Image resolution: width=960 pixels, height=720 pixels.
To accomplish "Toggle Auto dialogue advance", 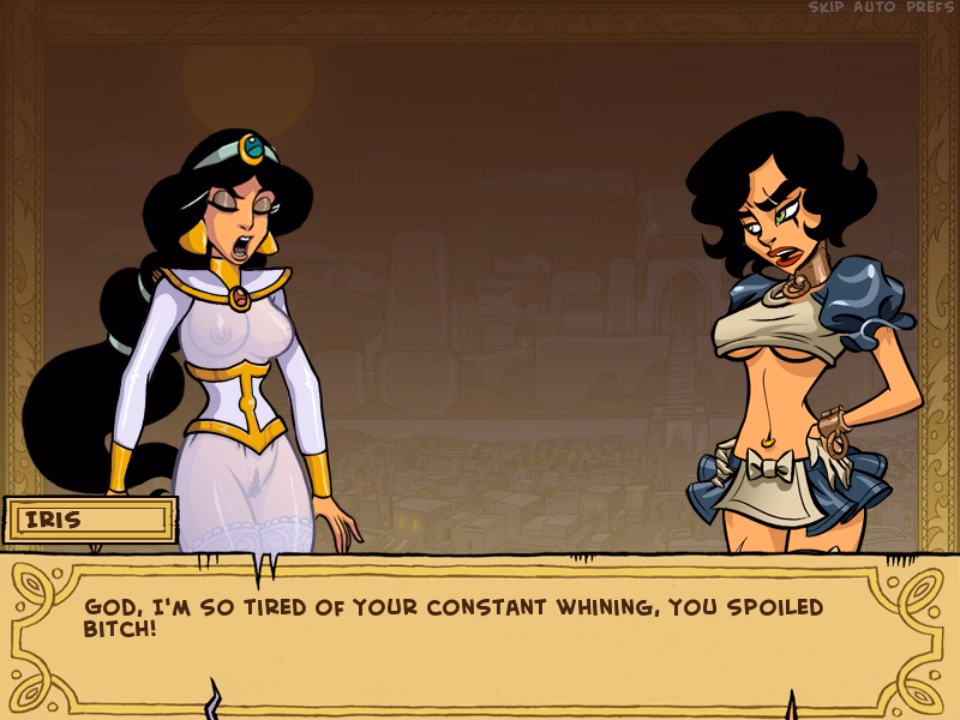I will pyautogui.click(x=874, y=7).
